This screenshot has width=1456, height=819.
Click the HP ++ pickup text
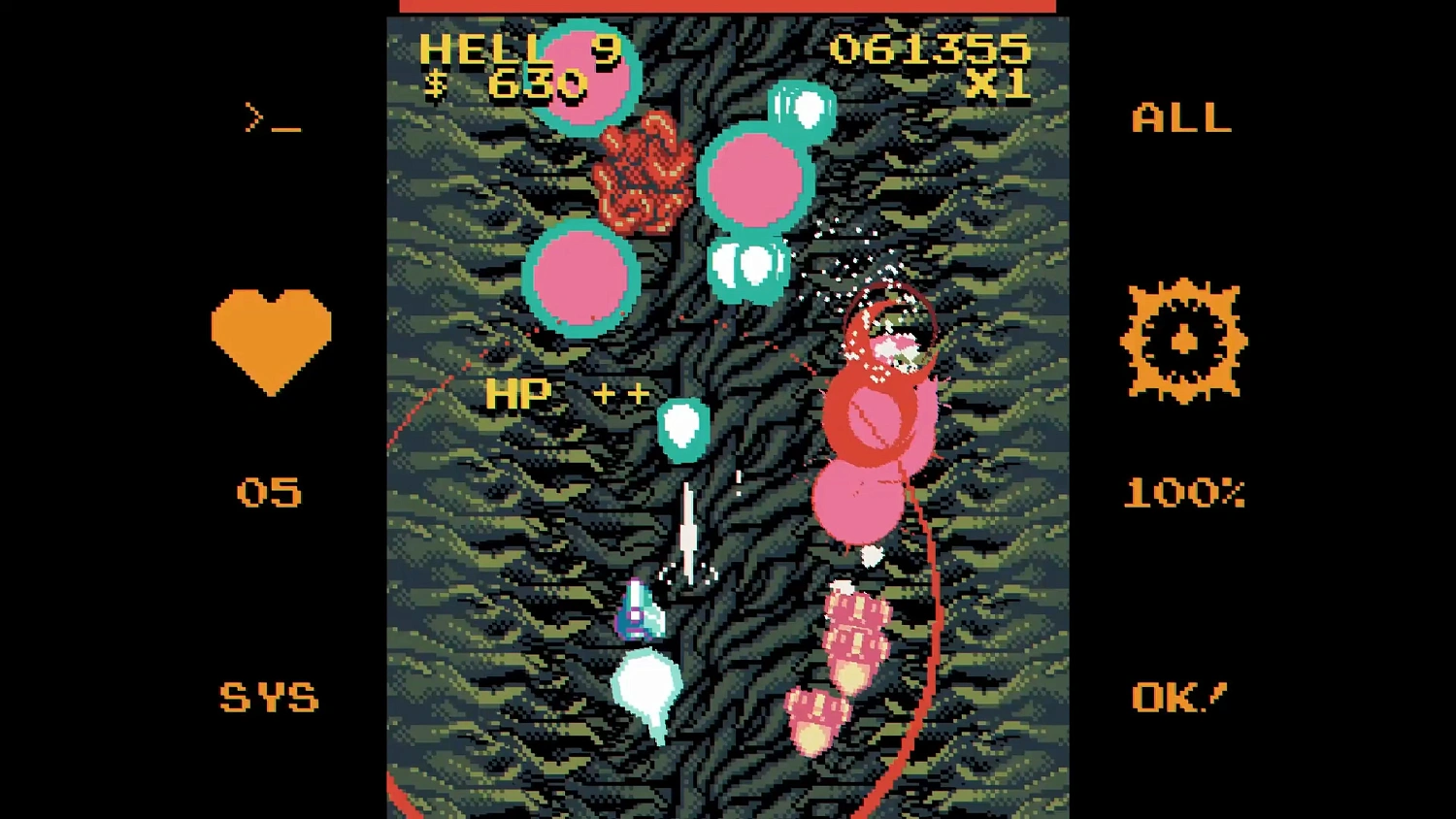point(568,393)
